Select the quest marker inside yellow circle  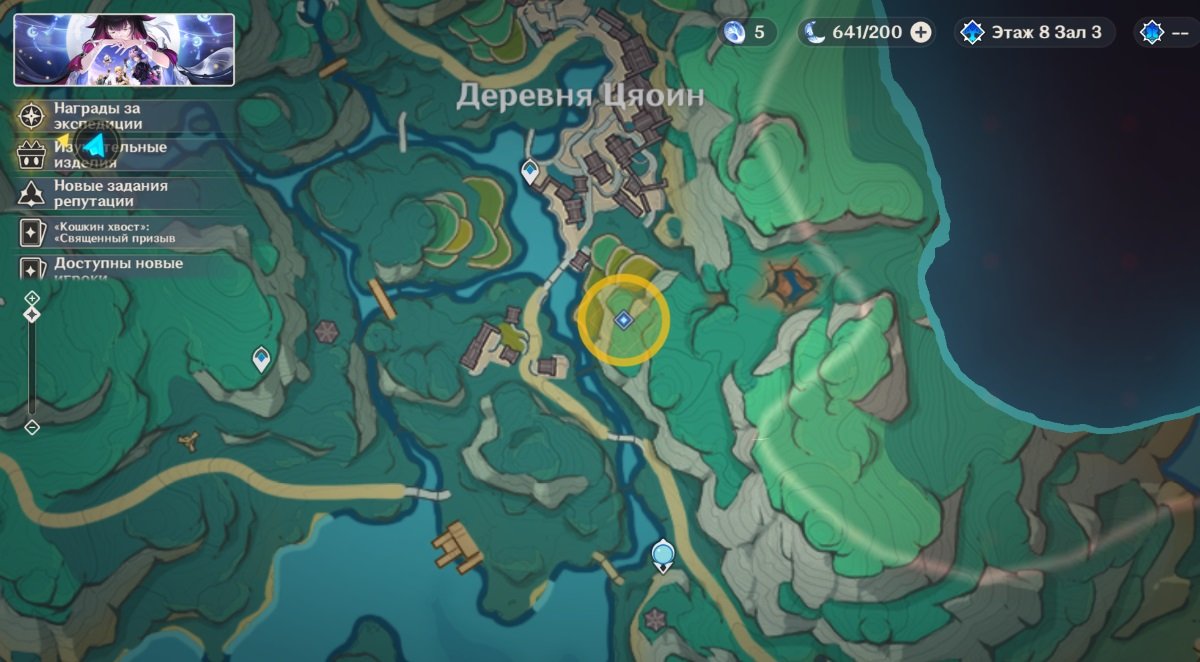[x=623, y=320]
